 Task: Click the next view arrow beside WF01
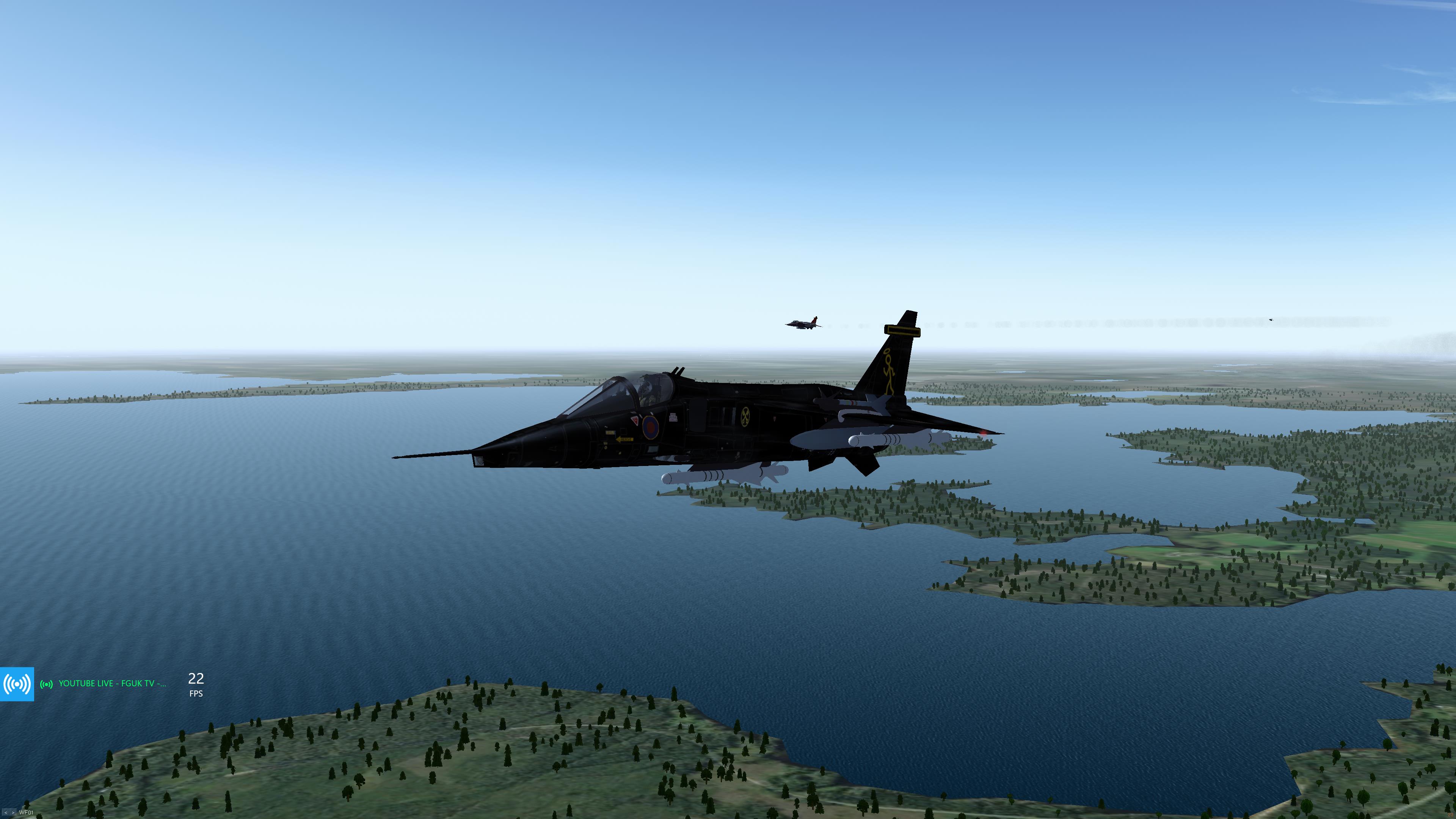coord(13,812)
